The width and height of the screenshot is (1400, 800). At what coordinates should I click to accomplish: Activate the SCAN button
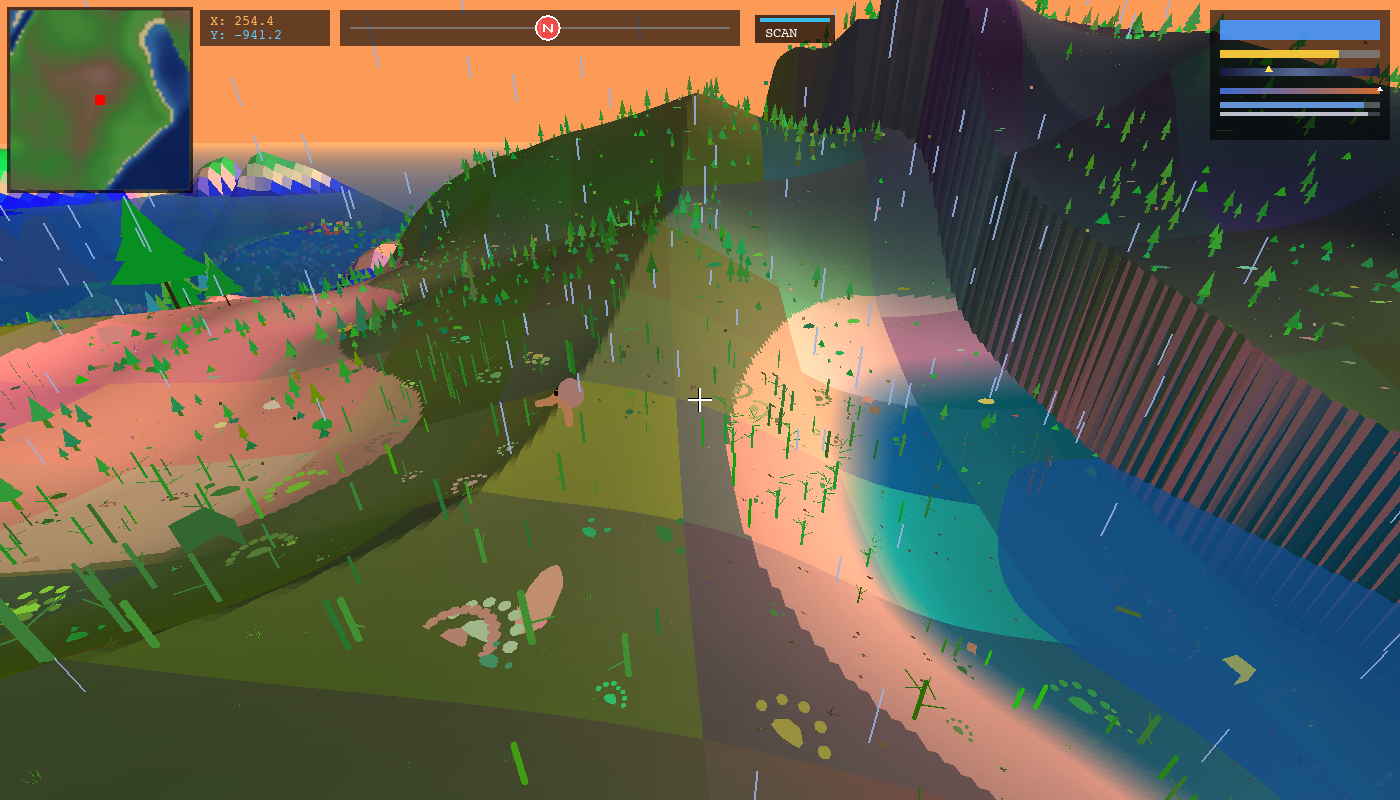tap(794, 30)
